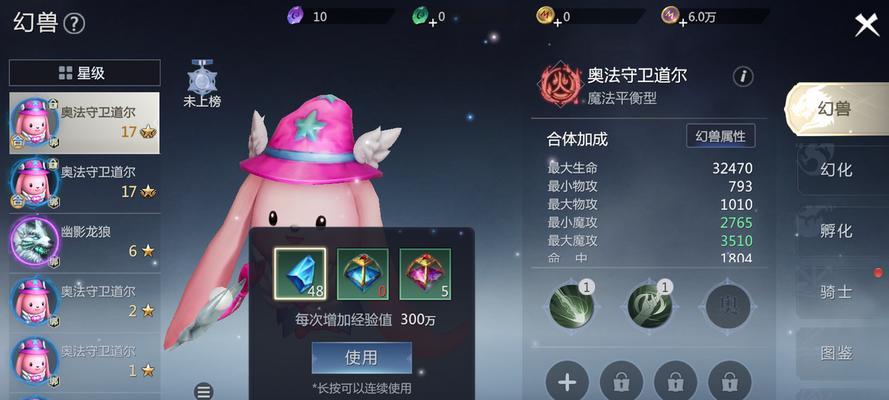Open the 星级 sort selector
This screenshot has width=889, height=400.
pyautogui.click(x=84, y=73)
